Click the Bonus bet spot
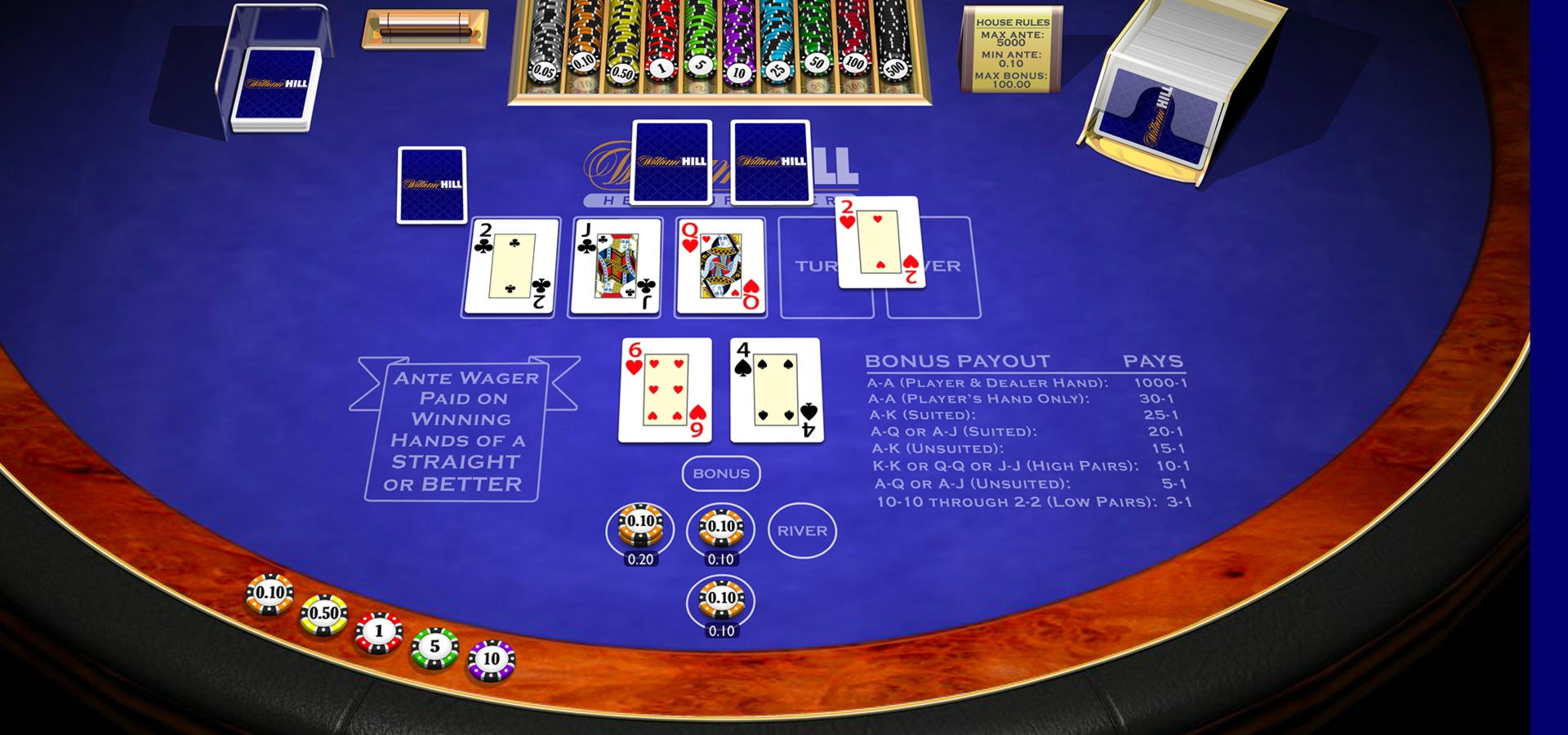Image resolution: width=1568 pixels, height=735 pixels. pyautogui.click(x=721, y=474)
